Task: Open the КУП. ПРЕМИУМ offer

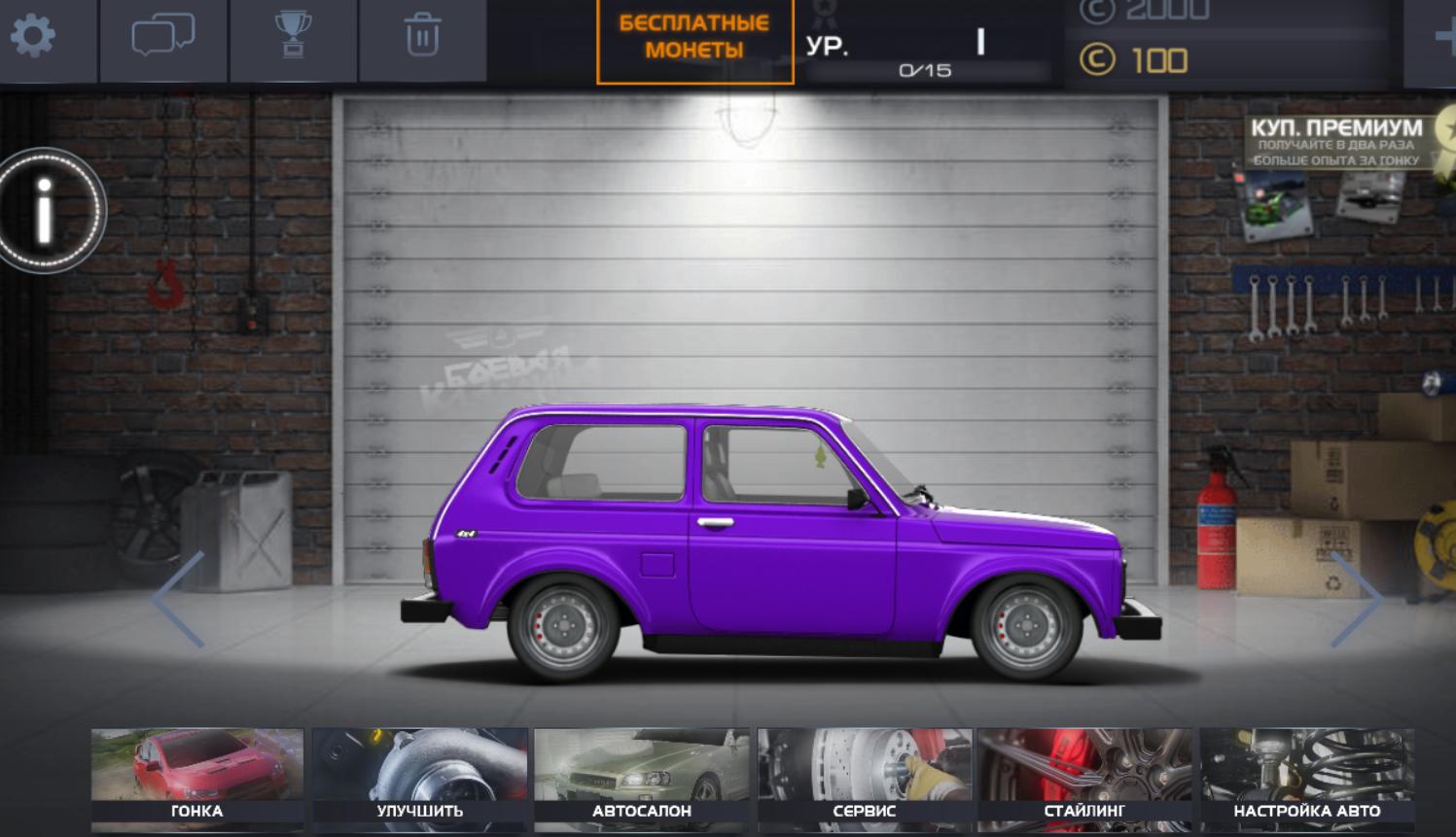Action: pyautogui.click(x=1336, y=142)
